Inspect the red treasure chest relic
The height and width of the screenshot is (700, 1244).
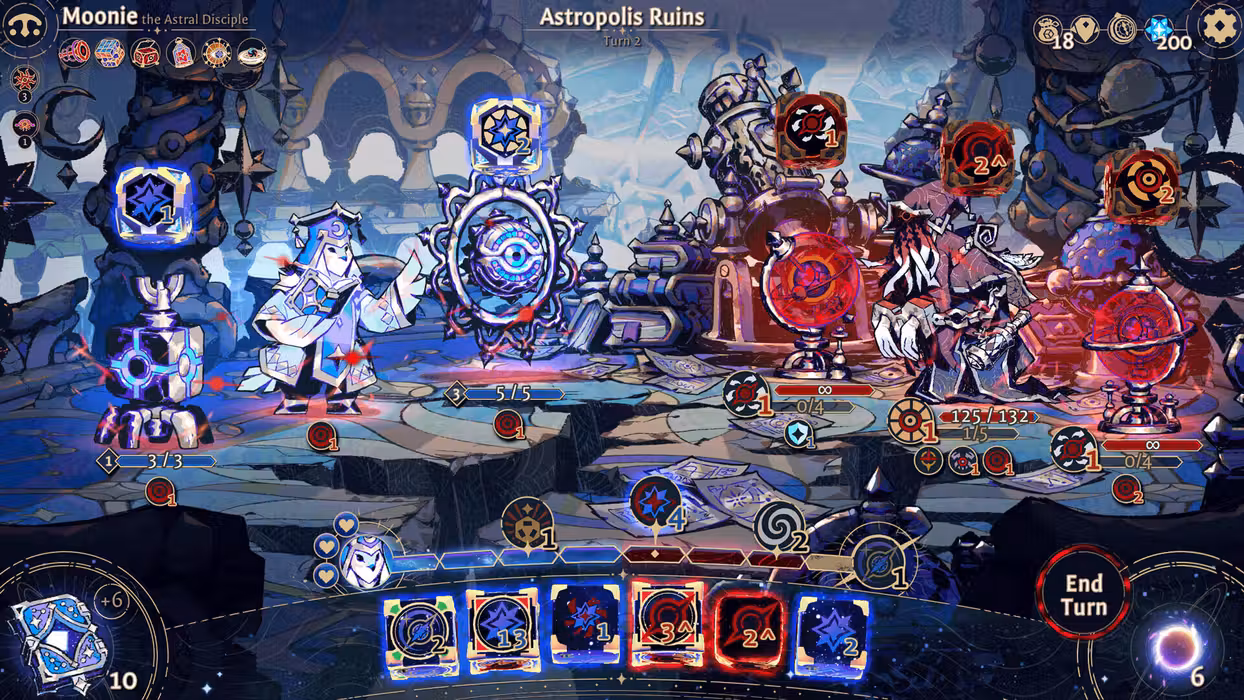pos(145,52)
